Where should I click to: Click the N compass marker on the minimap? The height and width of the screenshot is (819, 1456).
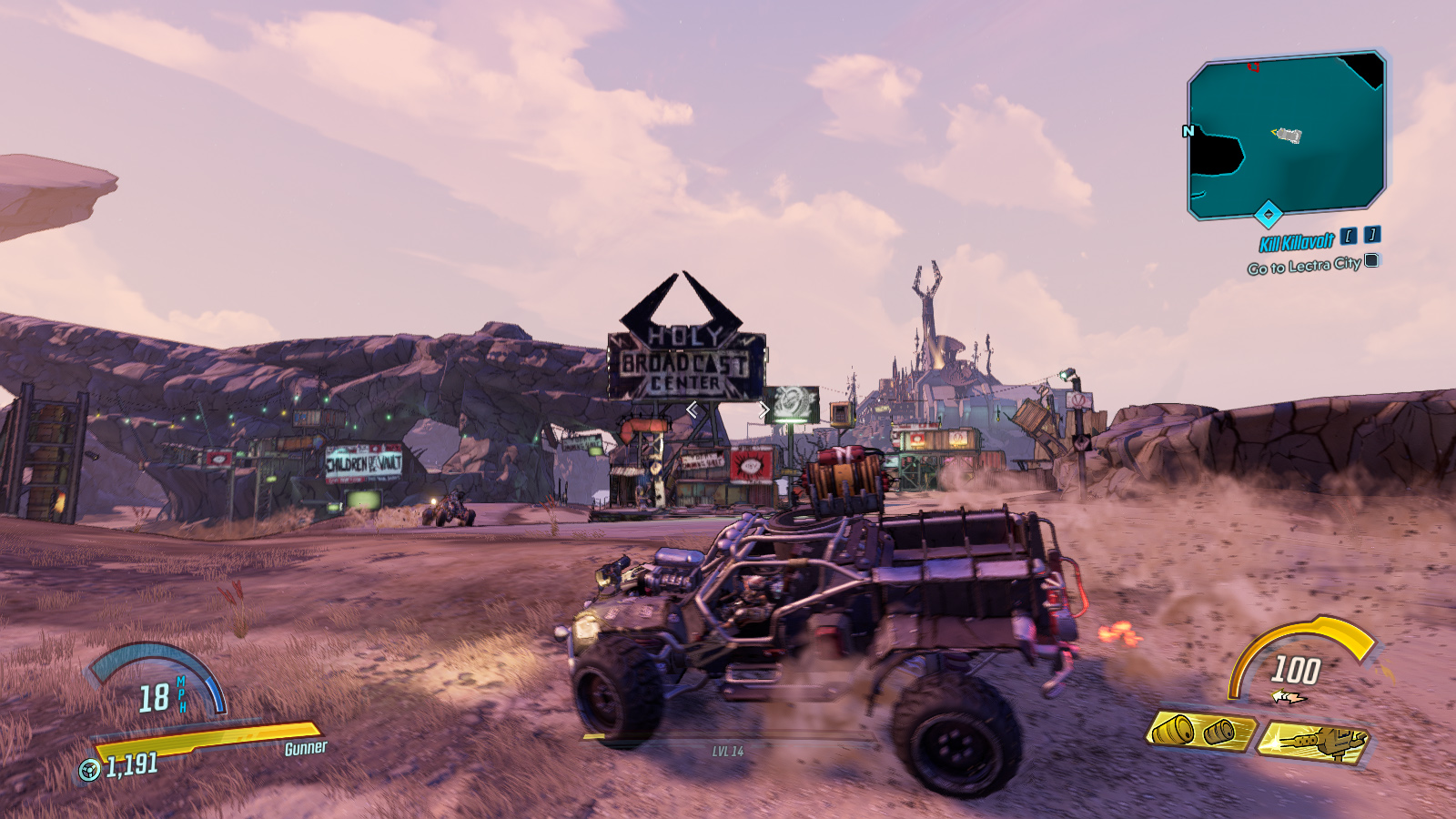pyautogui.click(x=1188, y=131)
